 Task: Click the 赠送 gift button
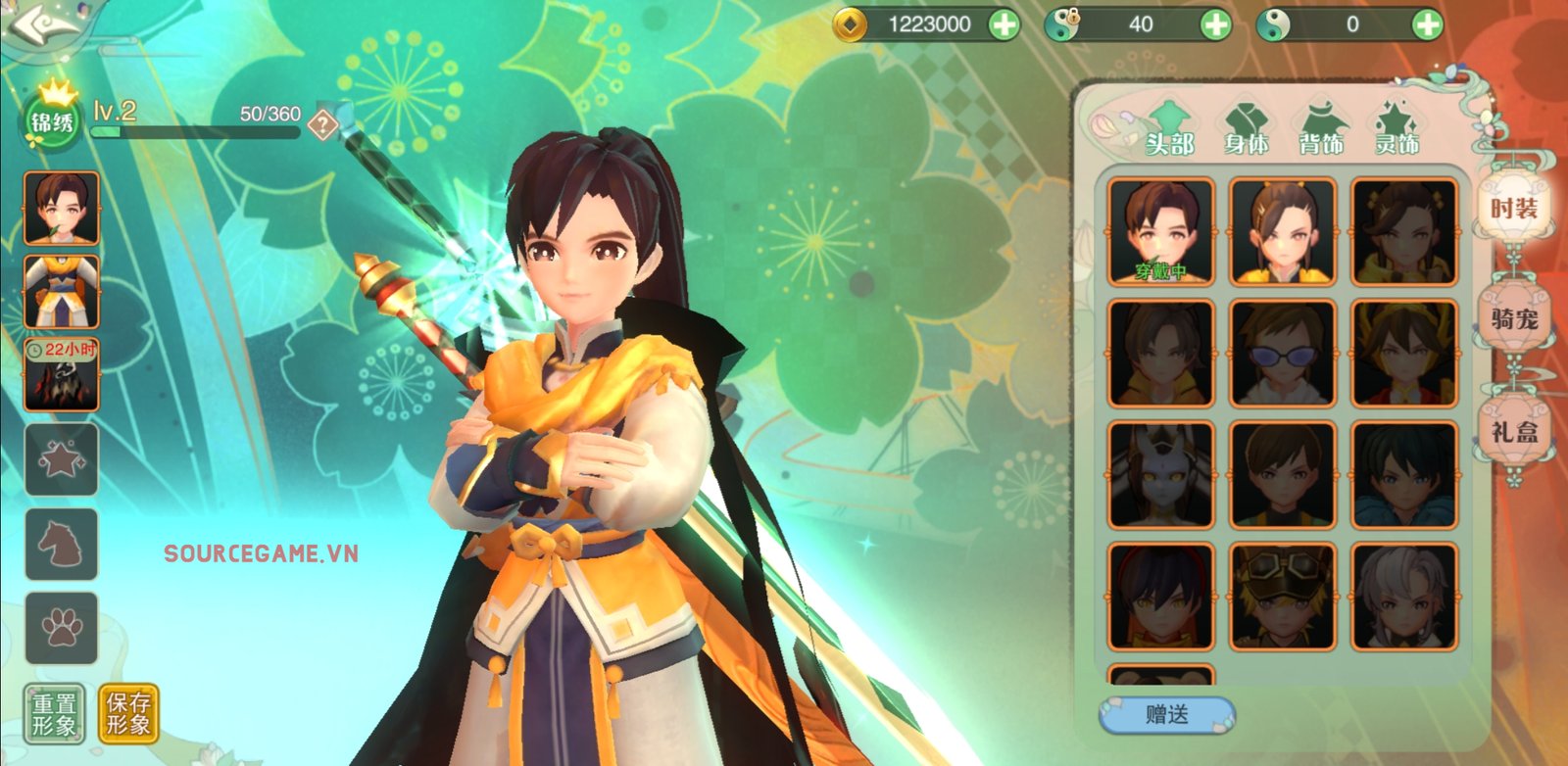click(x=1166, y=715)
